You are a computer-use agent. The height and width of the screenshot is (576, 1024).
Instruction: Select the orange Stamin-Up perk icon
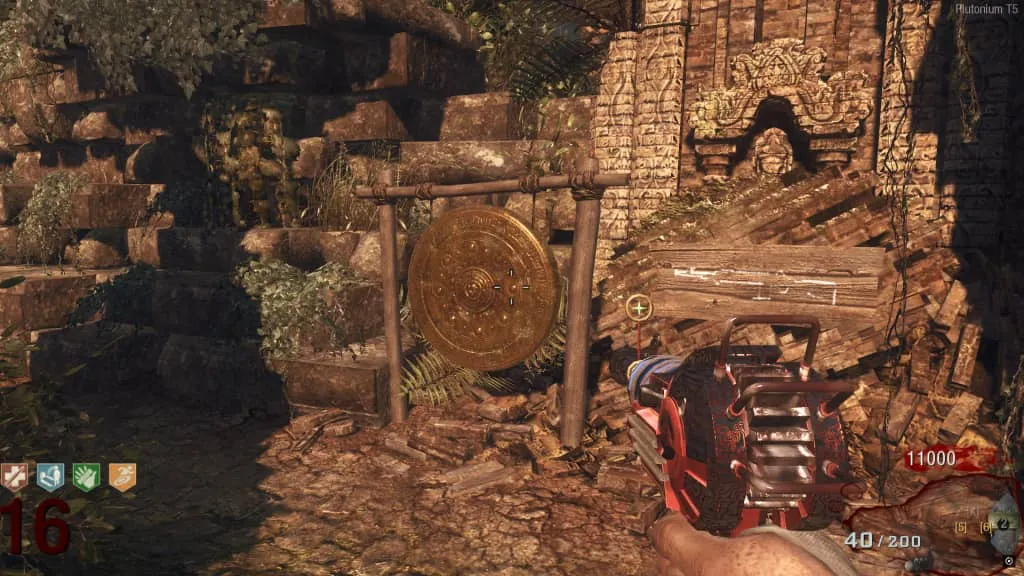tap(122, 477)
